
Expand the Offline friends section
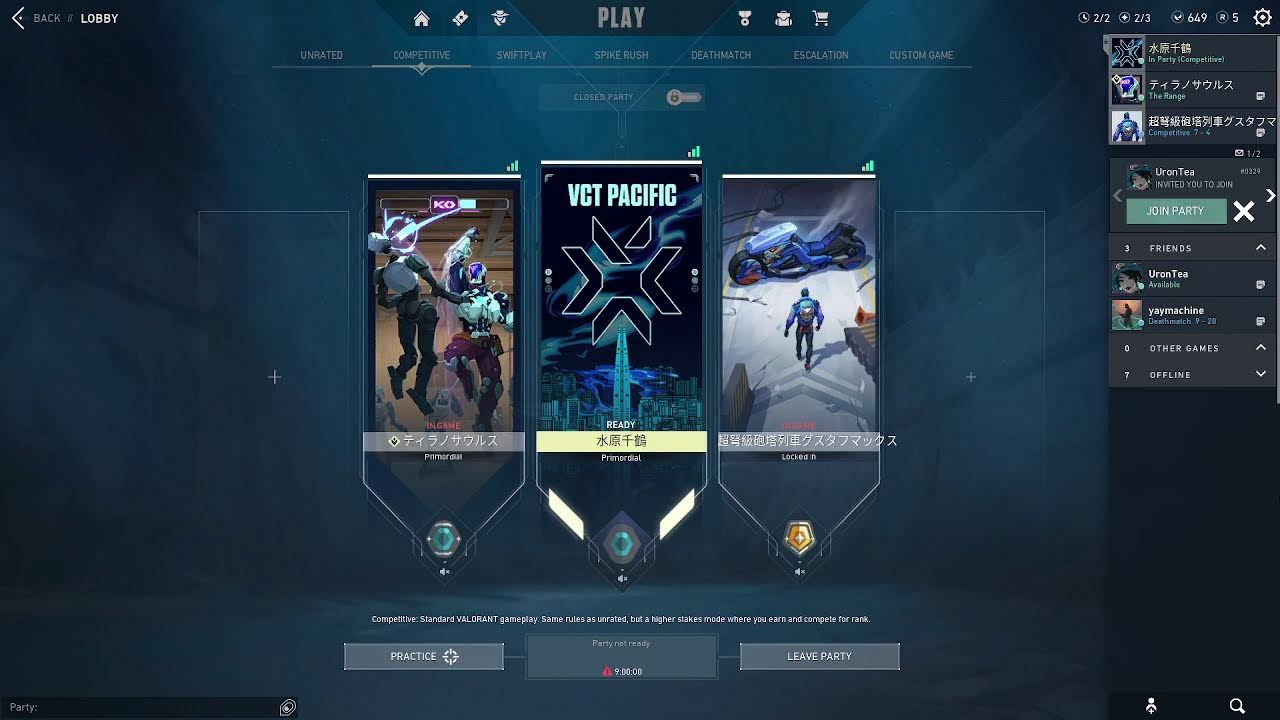(x=1260, y=374)
